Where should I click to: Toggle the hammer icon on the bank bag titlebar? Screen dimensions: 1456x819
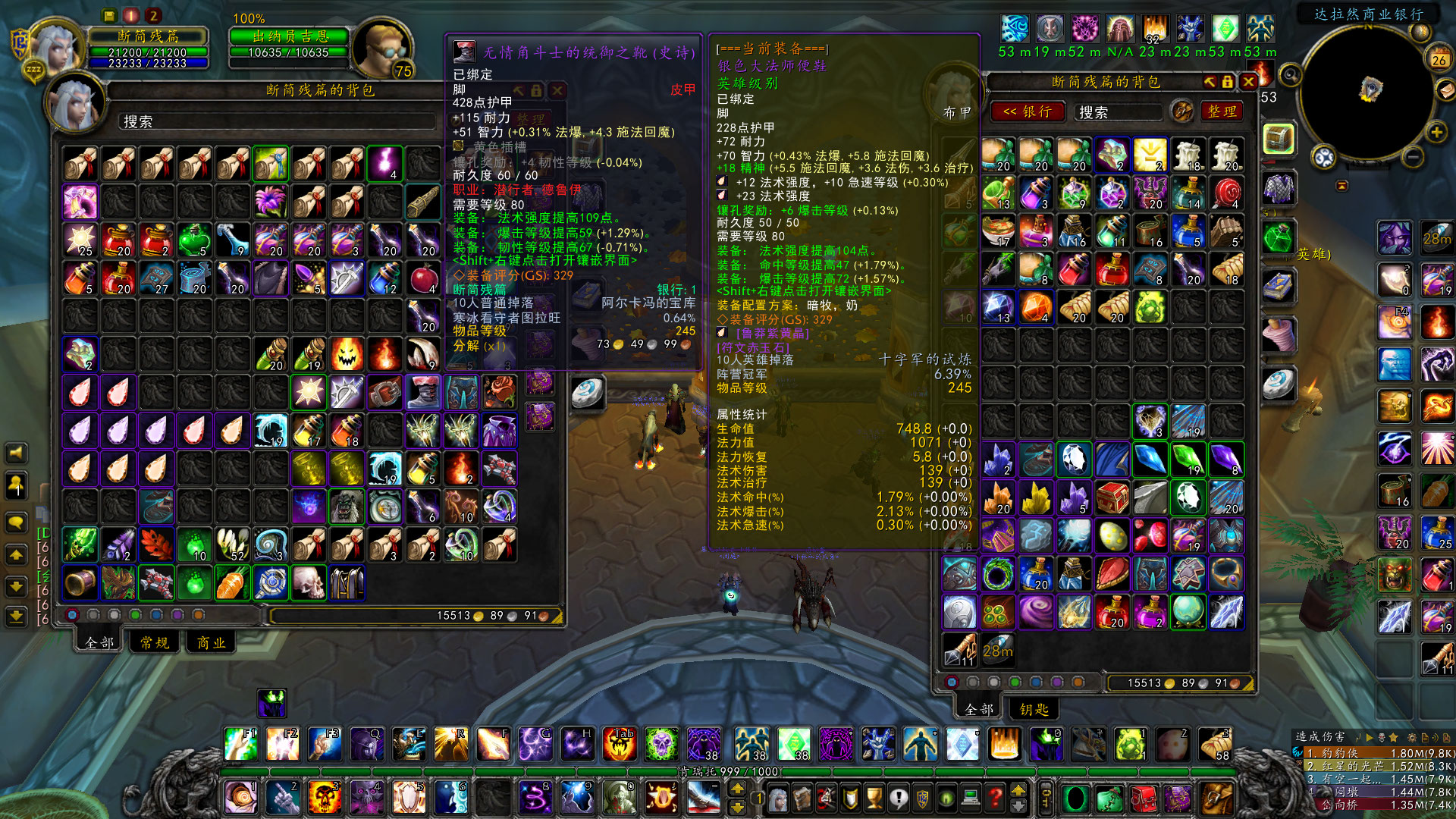coord(1211,83)
